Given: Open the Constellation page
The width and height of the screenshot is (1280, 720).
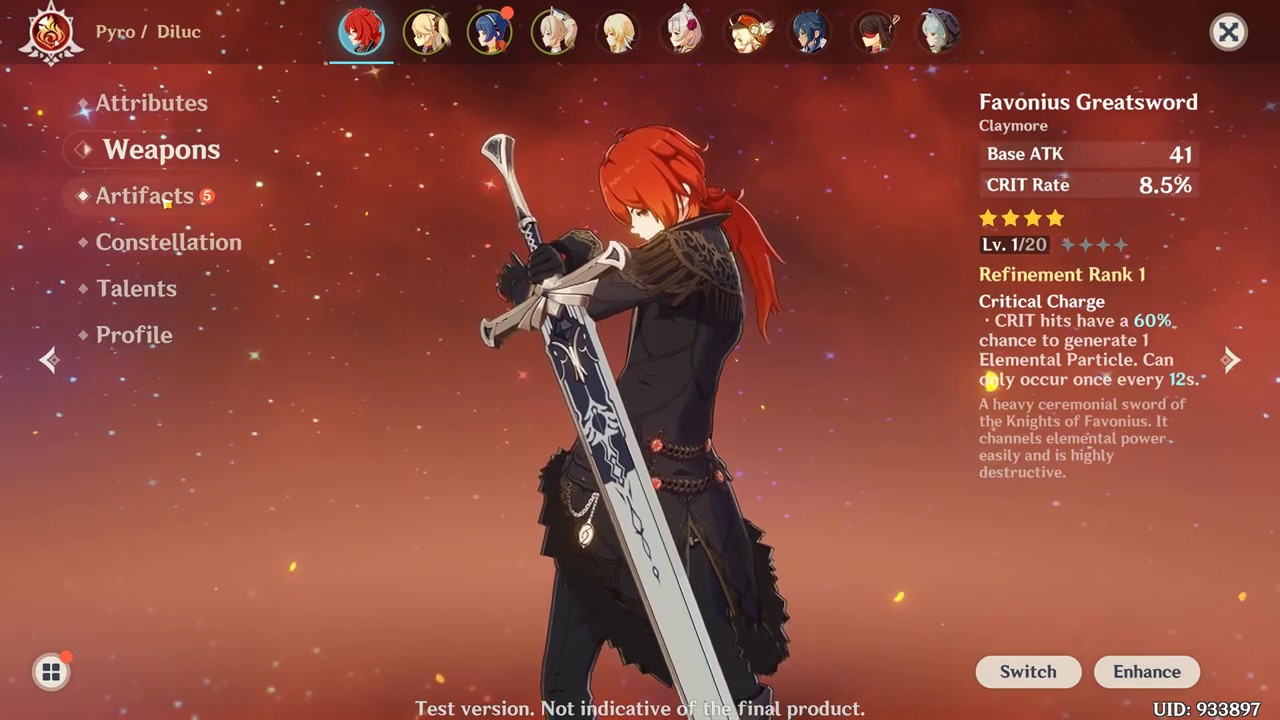Looking at the screenshot, I should tap(168, 242).
